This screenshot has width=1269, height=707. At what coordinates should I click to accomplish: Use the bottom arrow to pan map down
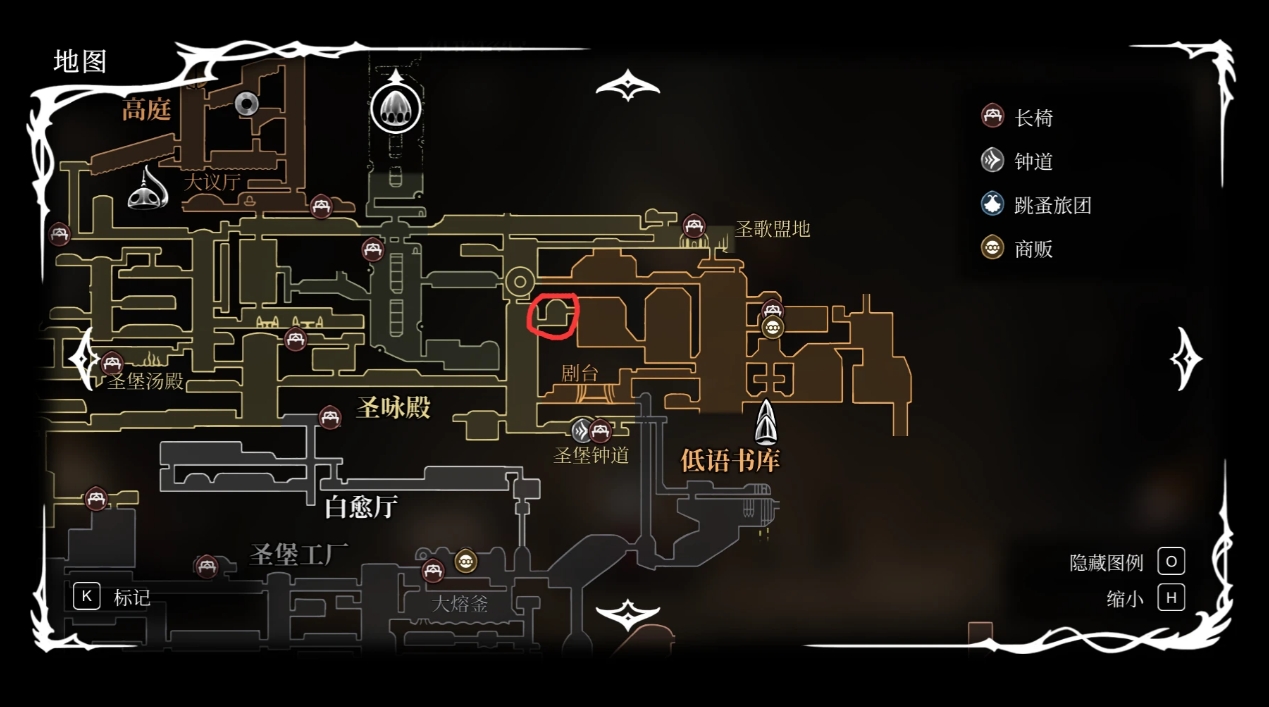pyautogui.click(x=627, y=614)
